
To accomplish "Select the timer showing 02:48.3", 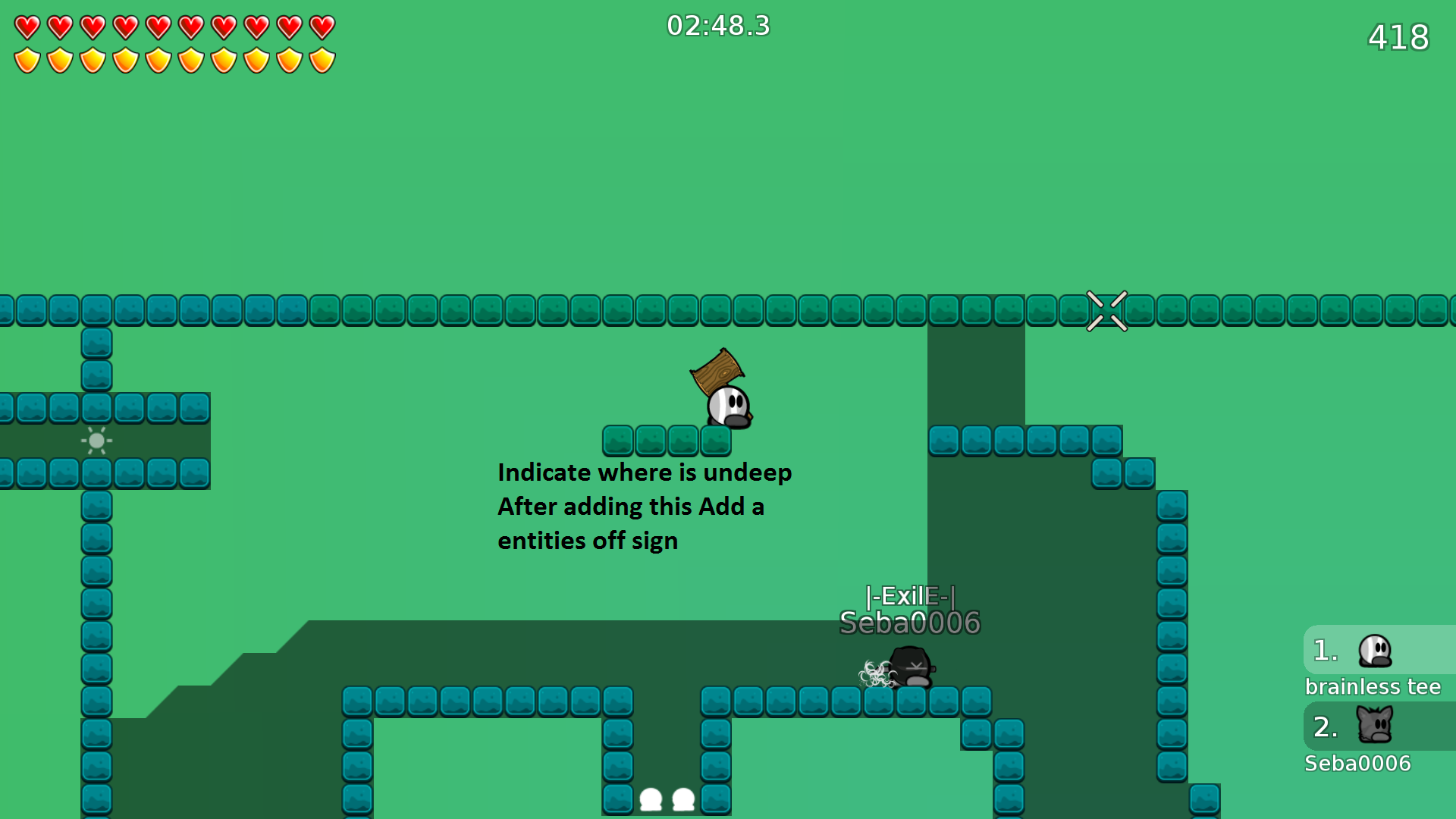I will 717,26.
